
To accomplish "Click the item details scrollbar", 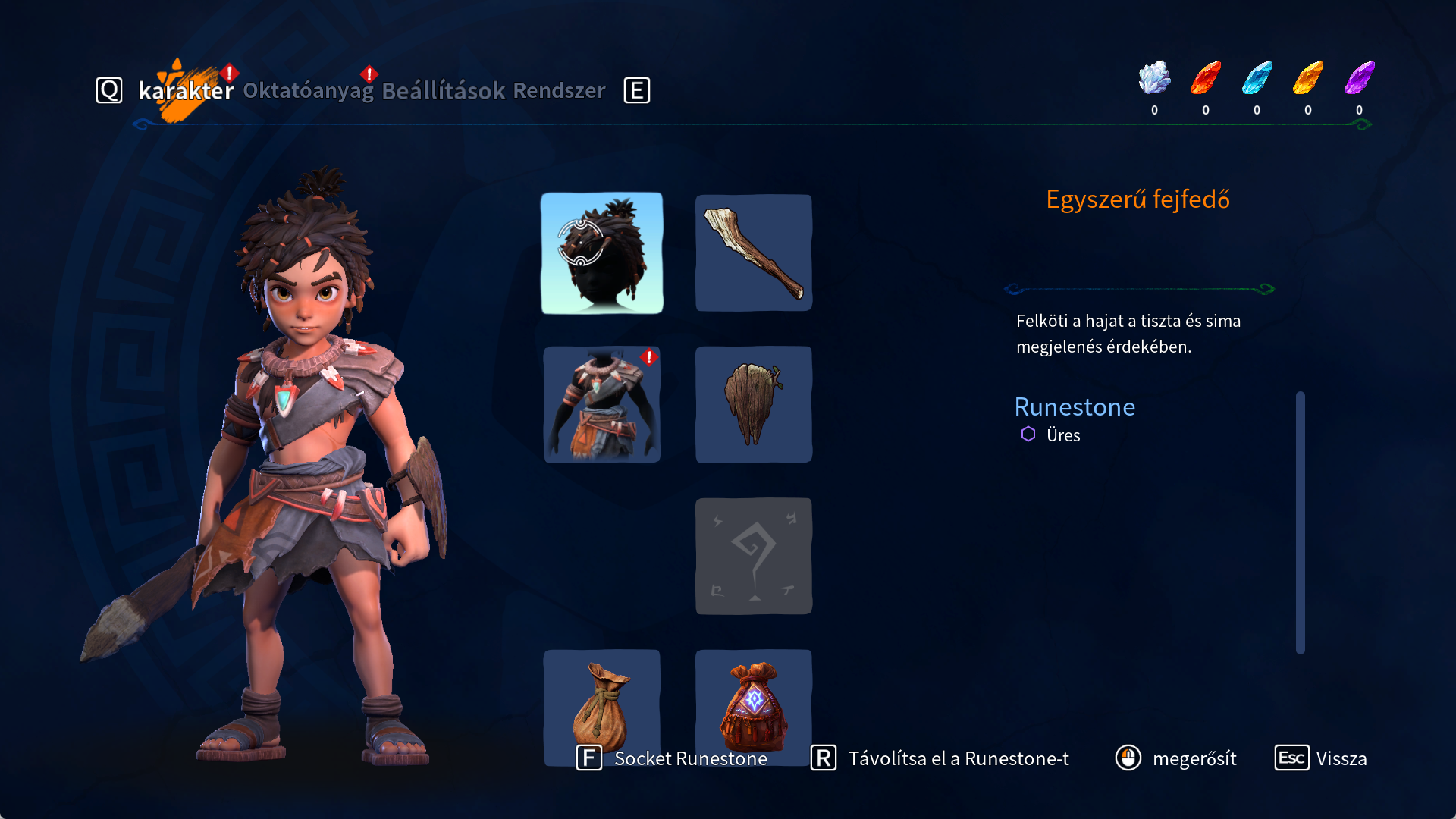I will point(1300,522).
